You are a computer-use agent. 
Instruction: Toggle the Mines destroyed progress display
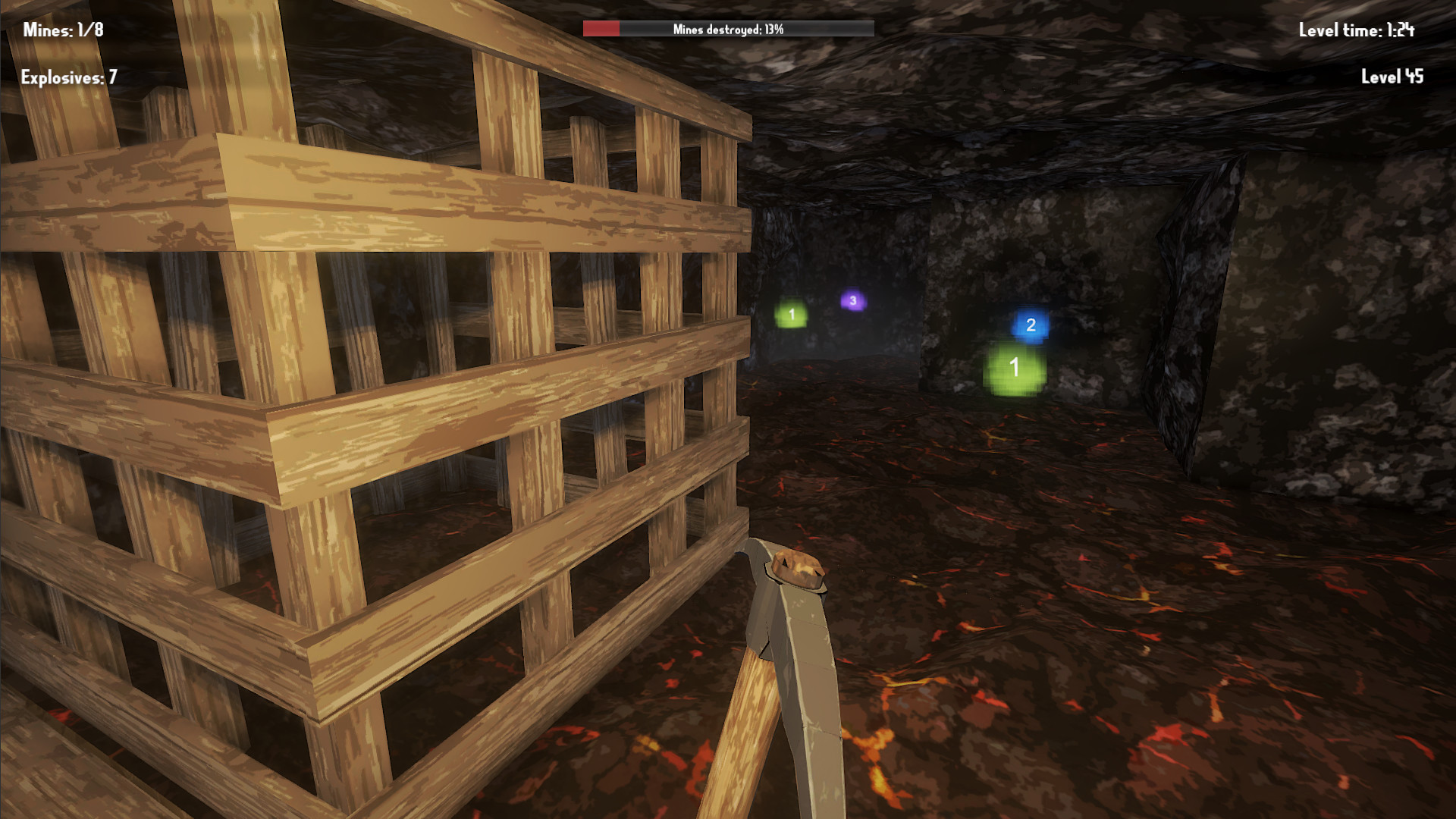[x=728, y=30]
